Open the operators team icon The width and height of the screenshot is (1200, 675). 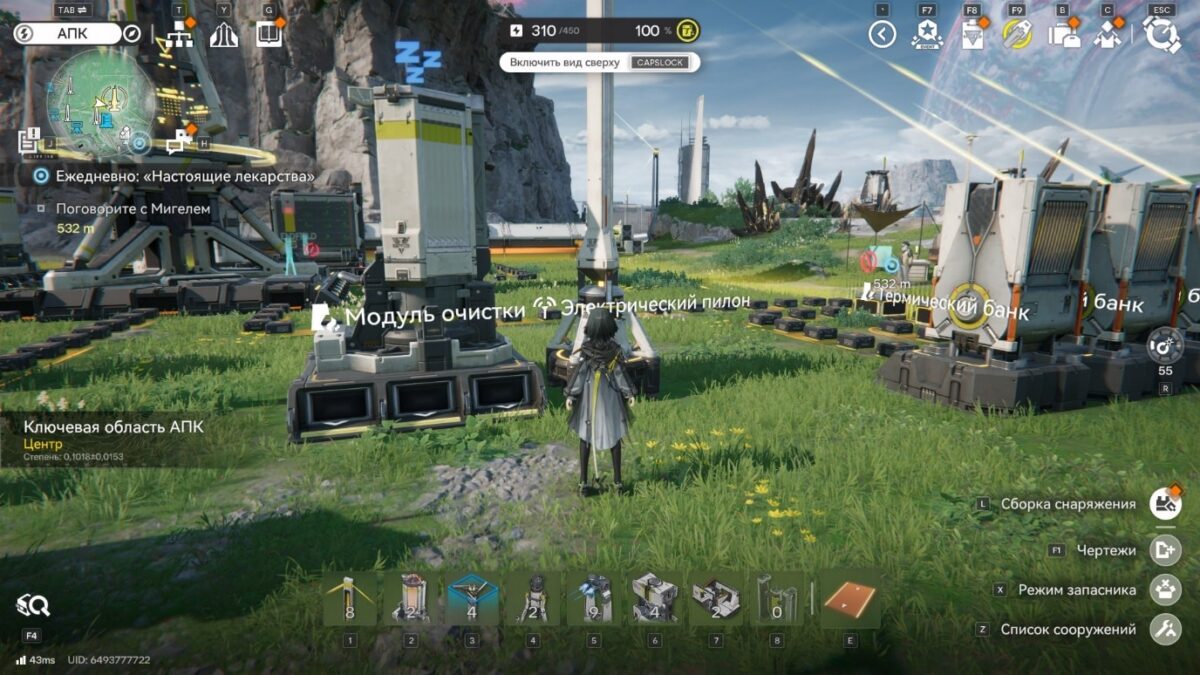pyautogui.click(x=1107, y=35)
